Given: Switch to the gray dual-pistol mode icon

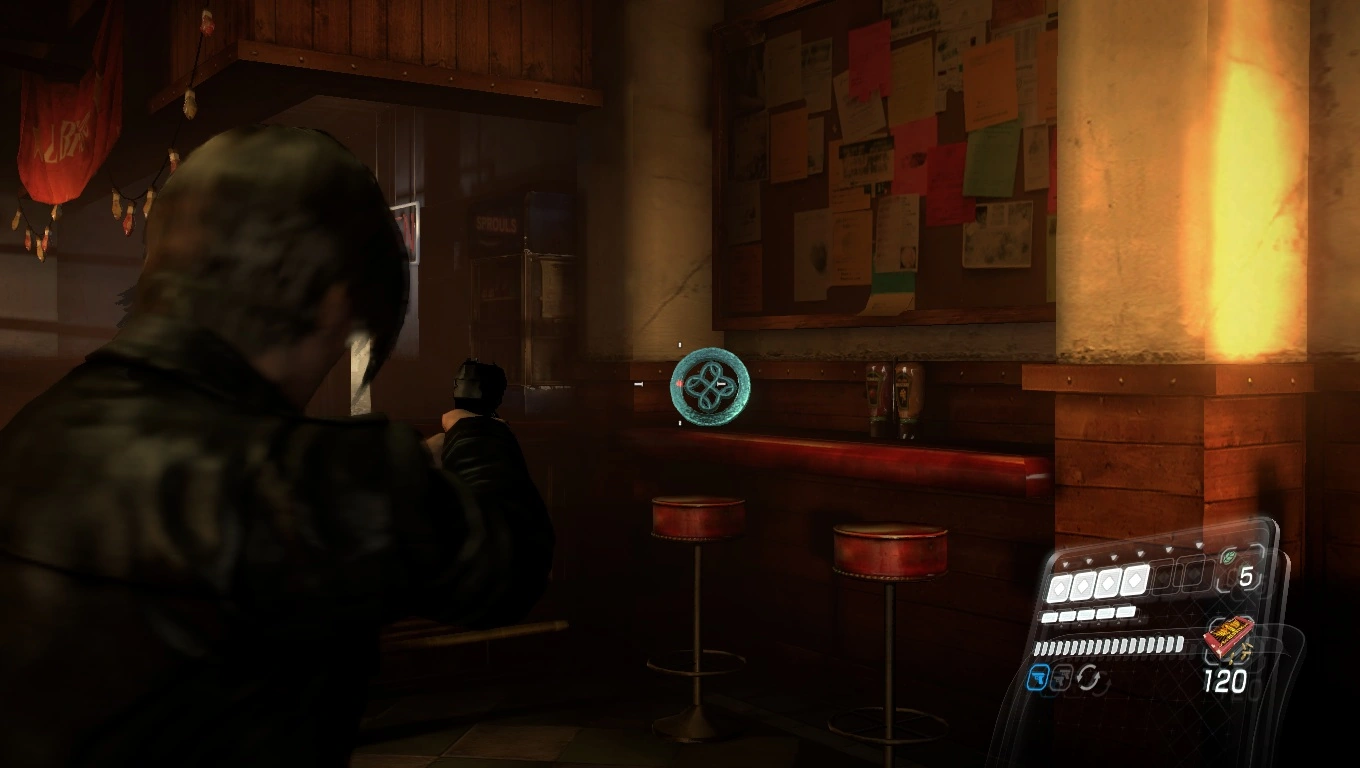Looking at the screenshot, I should point(1063,680).
